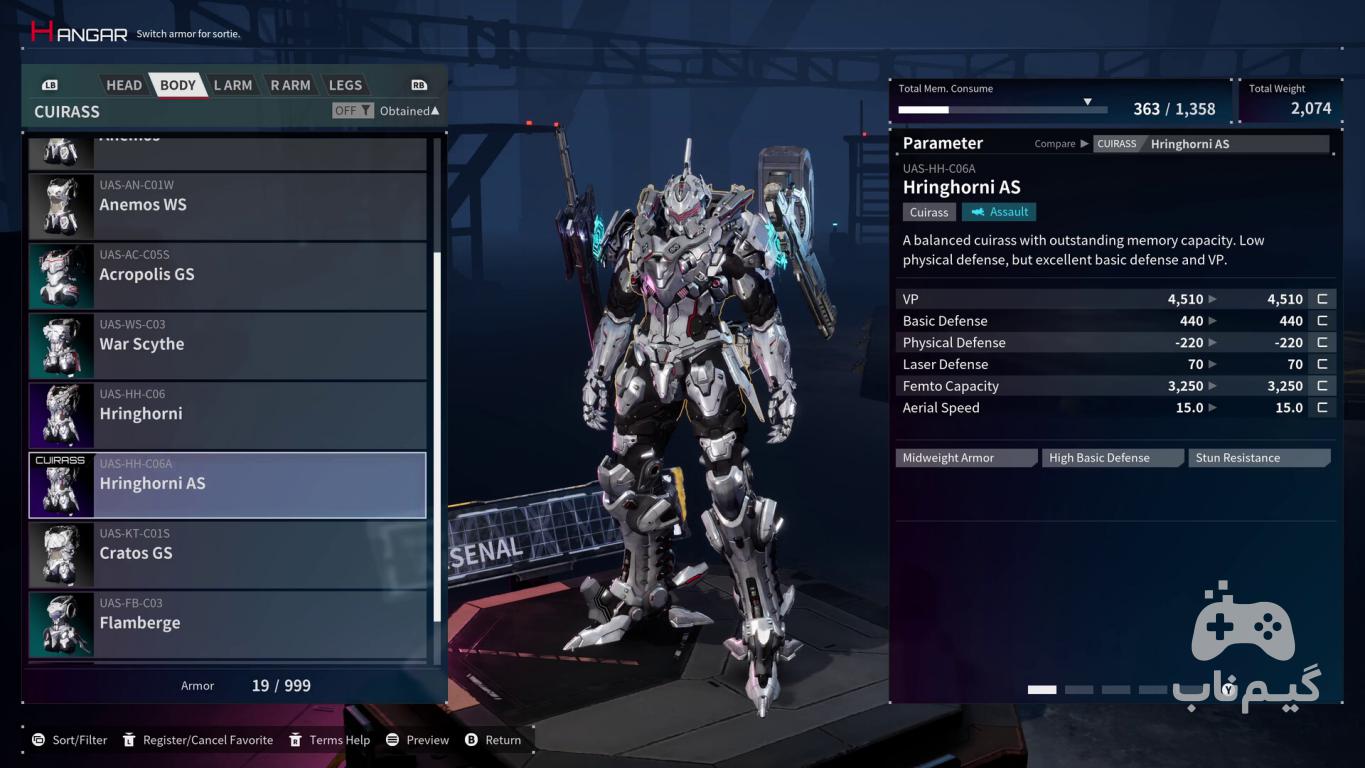Change the Obtained sort order
The width and height of the screenshot is (1365, 768).
[x=409, y=111]
